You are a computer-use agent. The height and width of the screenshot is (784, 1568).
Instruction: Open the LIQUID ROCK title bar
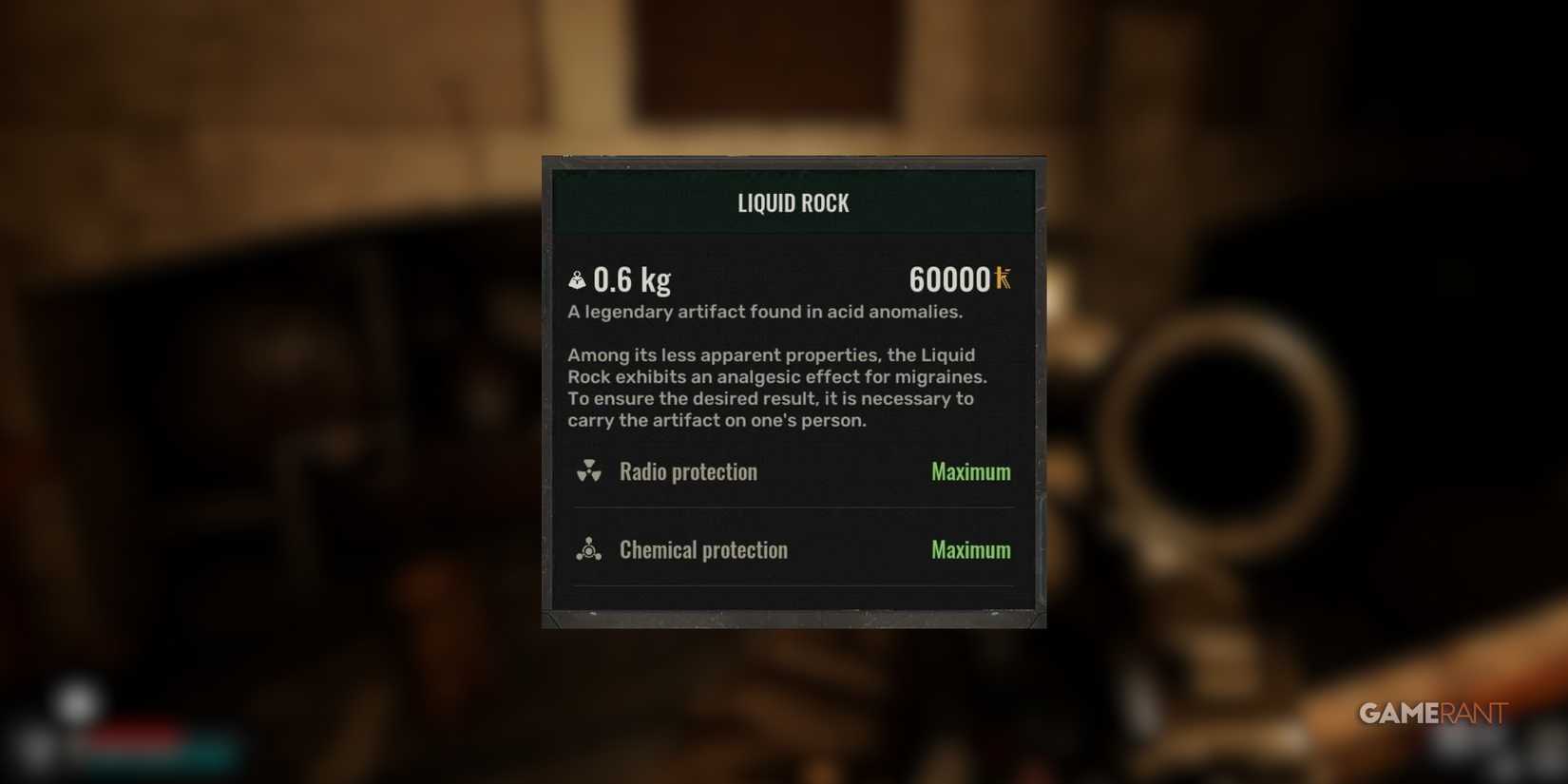tap(794, 202)
